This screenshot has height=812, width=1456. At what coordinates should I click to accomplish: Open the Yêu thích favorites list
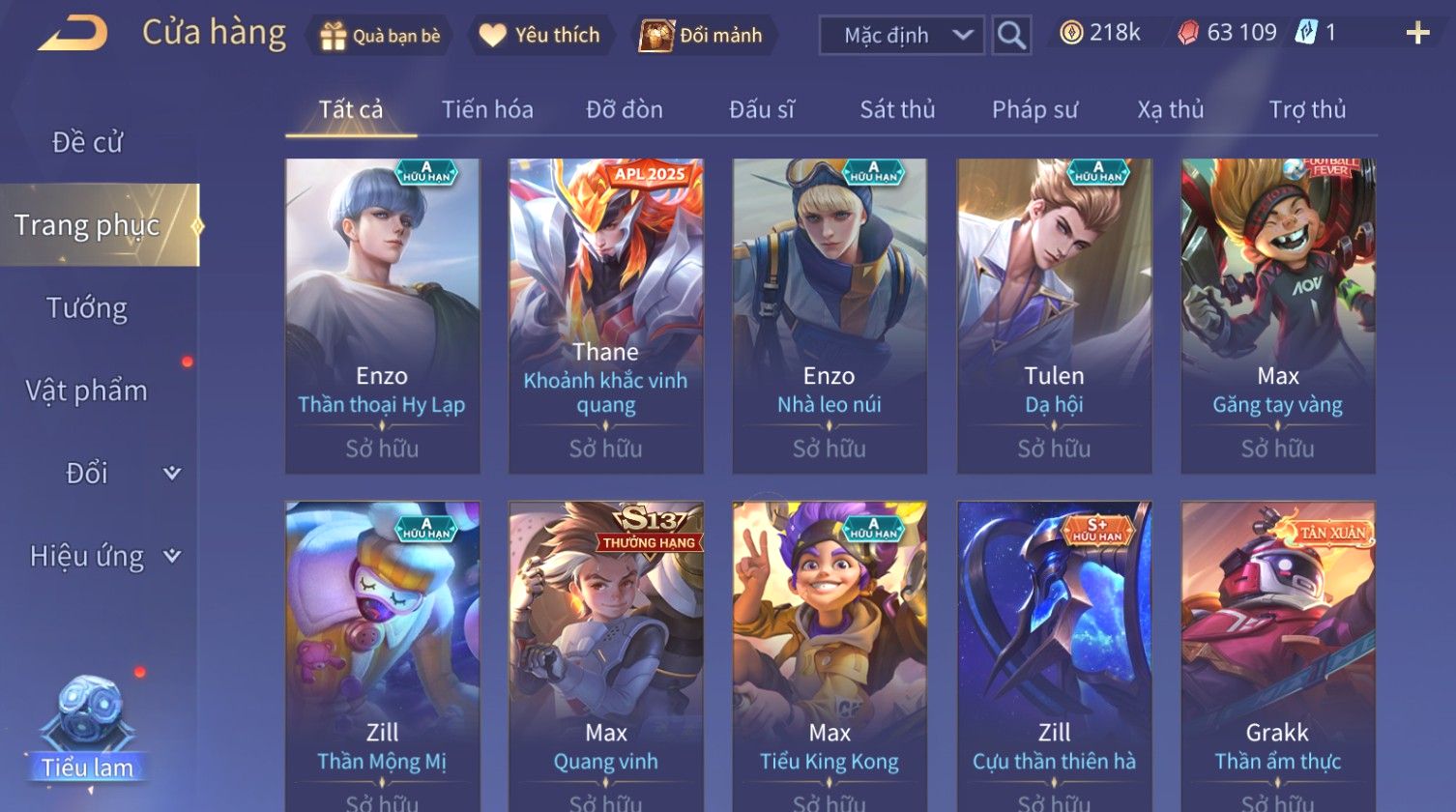pos(540,36)
